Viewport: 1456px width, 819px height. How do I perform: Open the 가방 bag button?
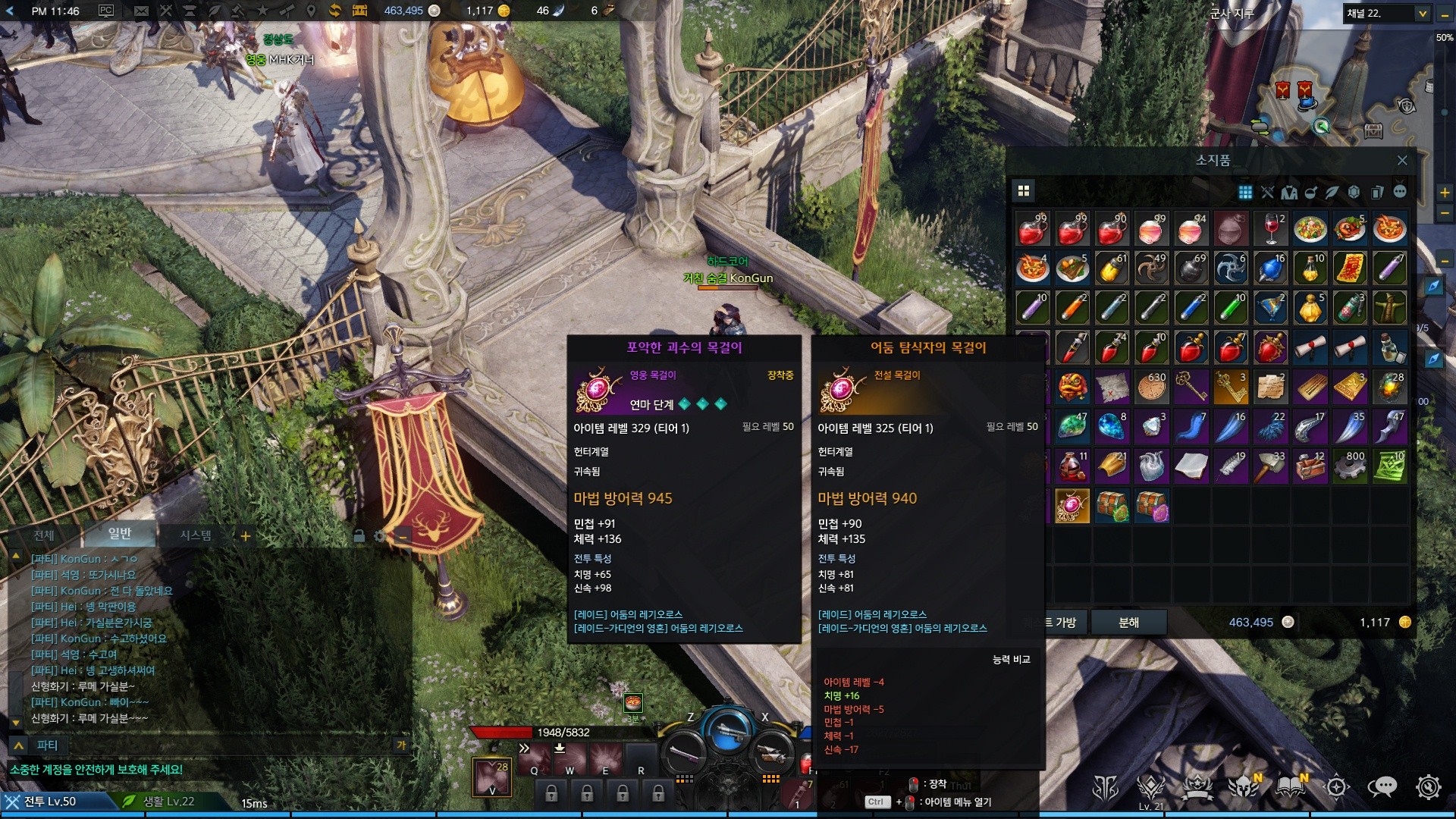pyautogui.click(x=1065, y=623)
